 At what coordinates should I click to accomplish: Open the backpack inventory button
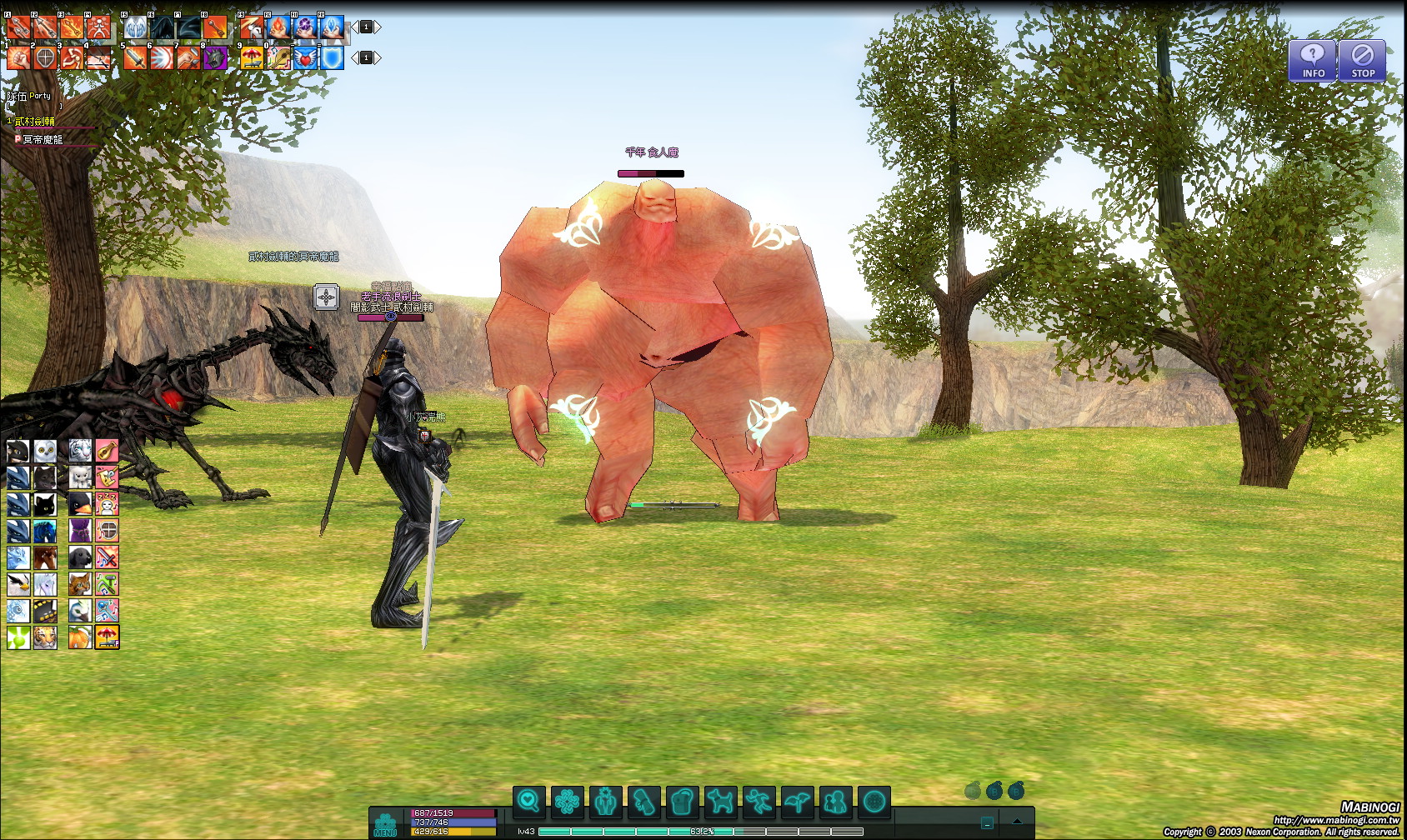click(x=683, y=802)
